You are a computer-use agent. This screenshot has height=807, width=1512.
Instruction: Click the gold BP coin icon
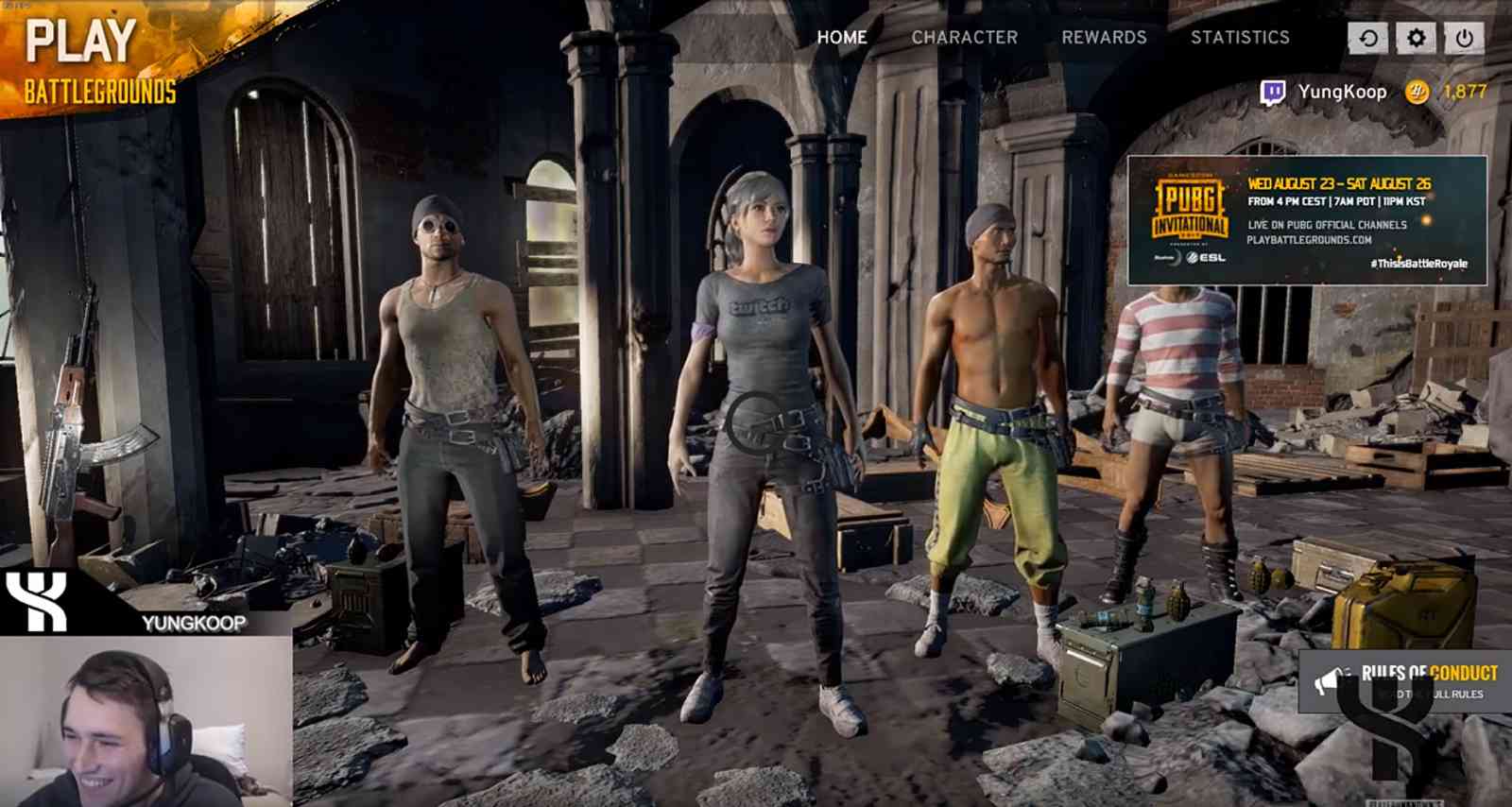click(x=1414, y=92)
